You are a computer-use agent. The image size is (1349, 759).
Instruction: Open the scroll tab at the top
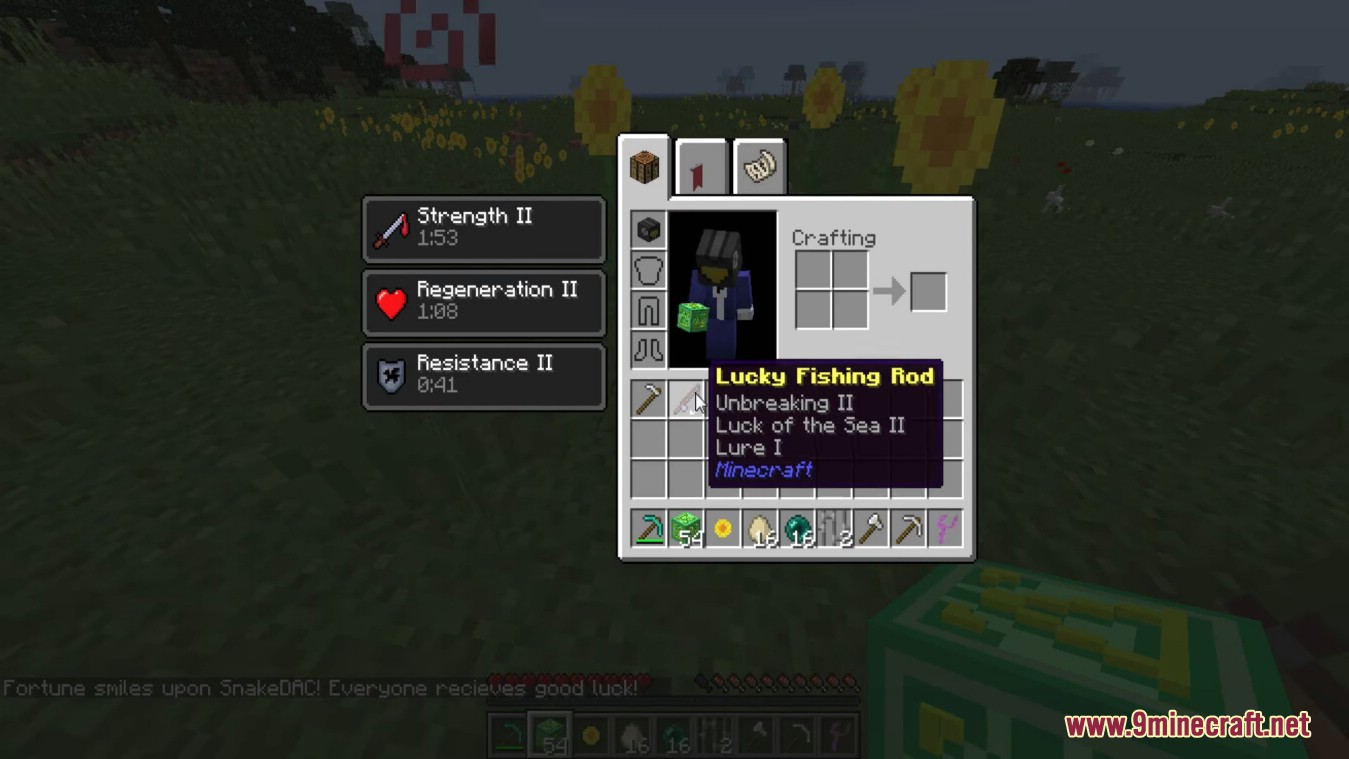[x=760, y=165]
